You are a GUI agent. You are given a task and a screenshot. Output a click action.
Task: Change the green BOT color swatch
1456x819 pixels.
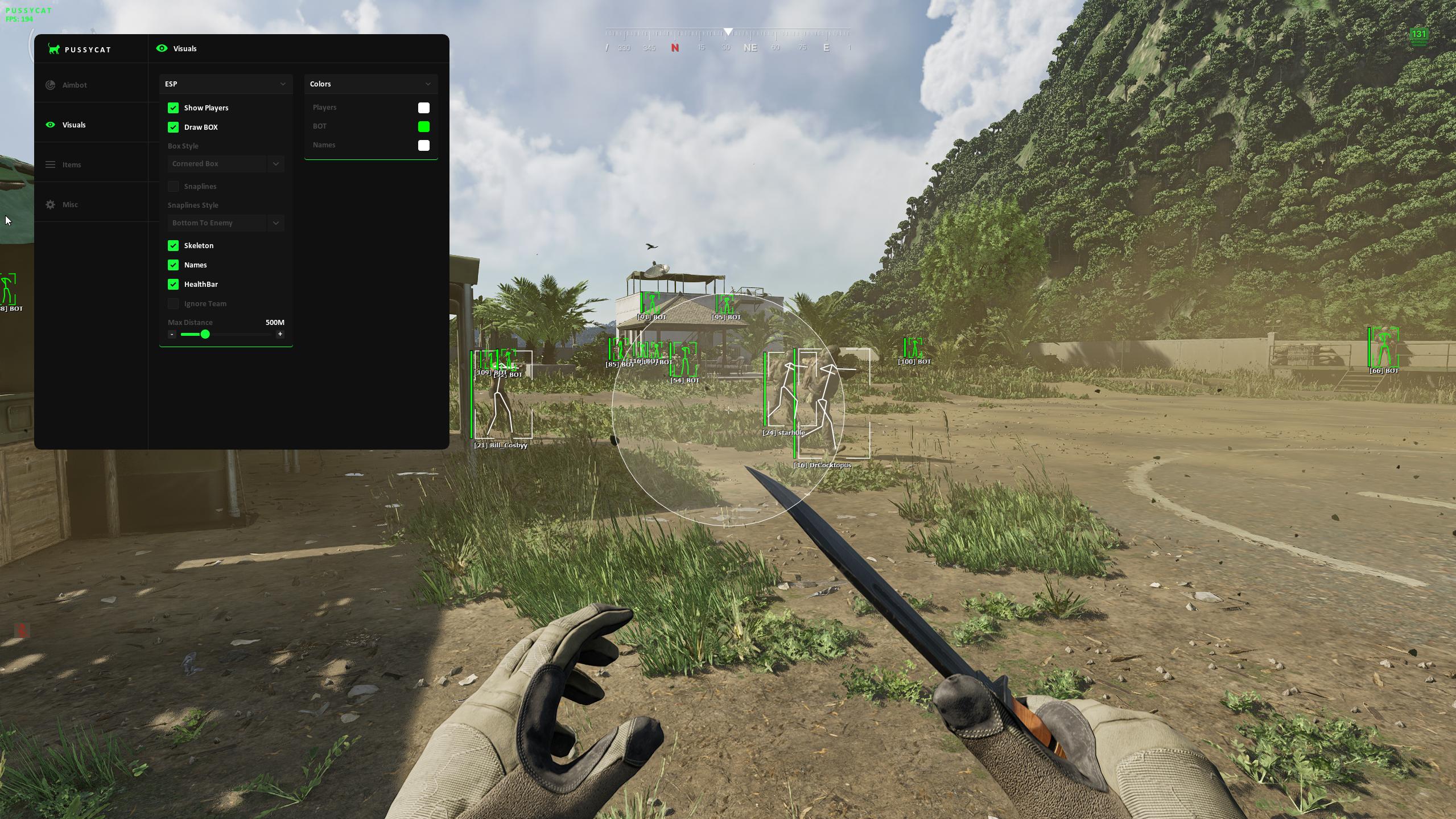(423, 126)
